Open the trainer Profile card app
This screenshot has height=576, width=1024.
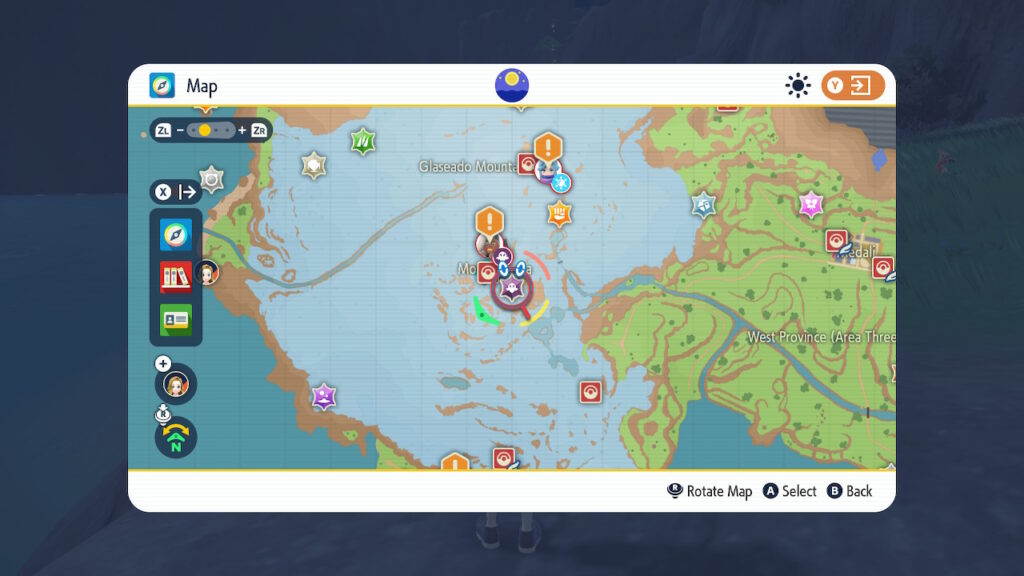point(176,319)
